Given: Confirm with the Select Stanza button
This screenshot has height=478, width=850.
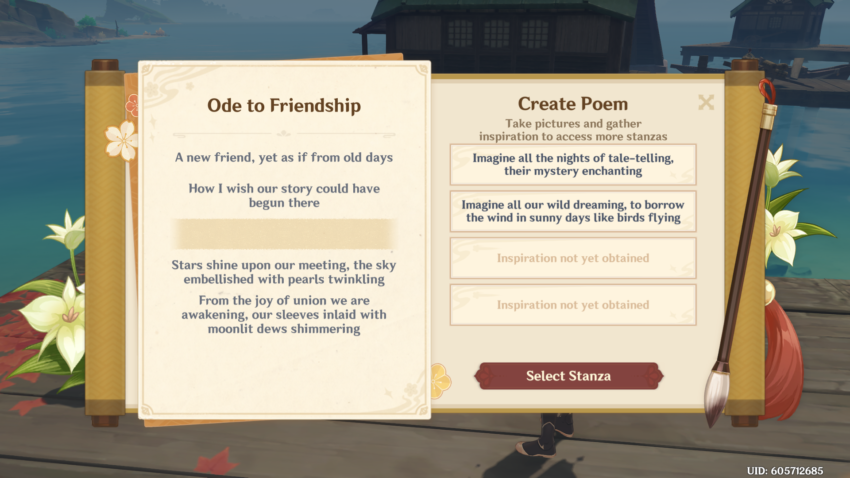Looking at the screenshot, I should point(568,376).
